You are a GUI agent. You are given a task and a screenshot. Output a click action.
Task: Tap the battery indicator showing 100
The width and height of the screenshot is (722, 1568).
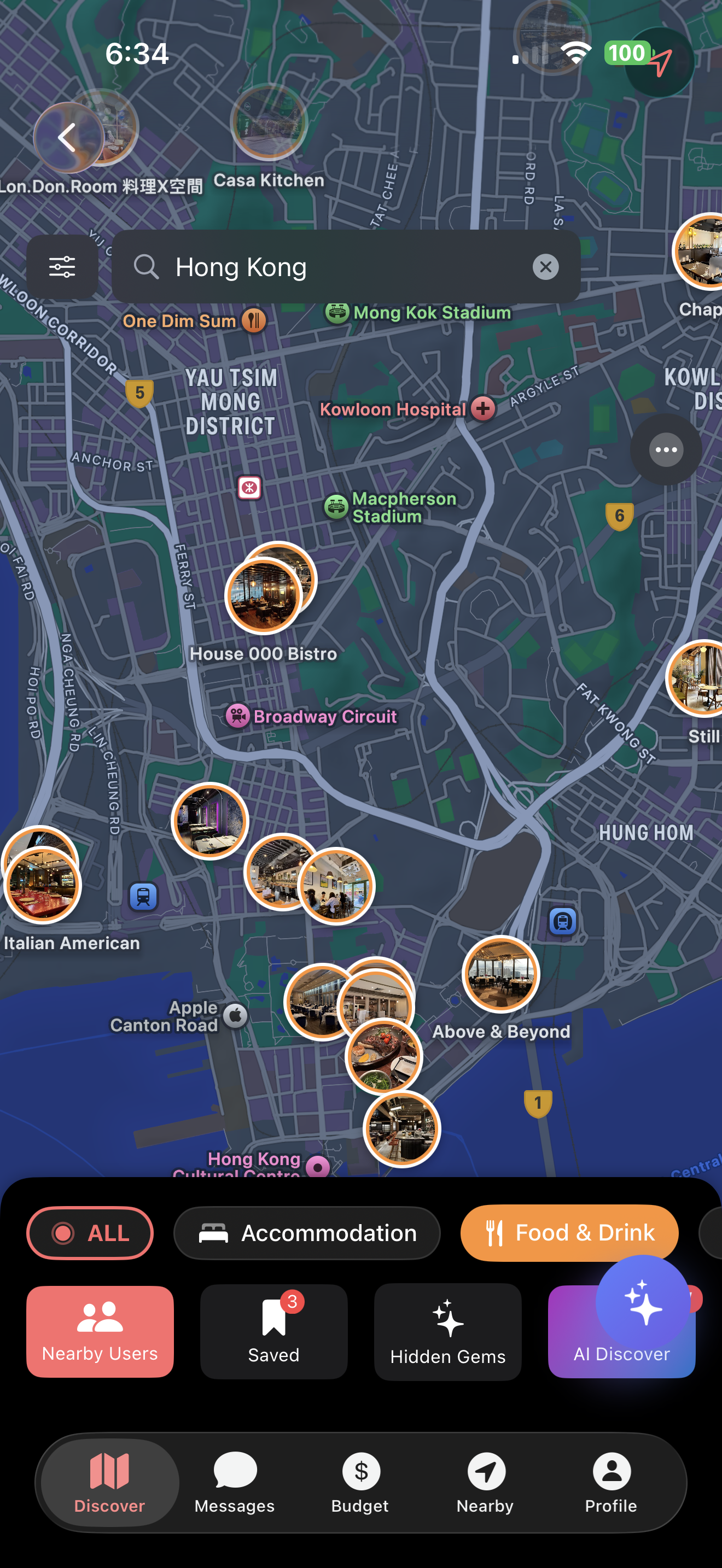coord(626,54)
